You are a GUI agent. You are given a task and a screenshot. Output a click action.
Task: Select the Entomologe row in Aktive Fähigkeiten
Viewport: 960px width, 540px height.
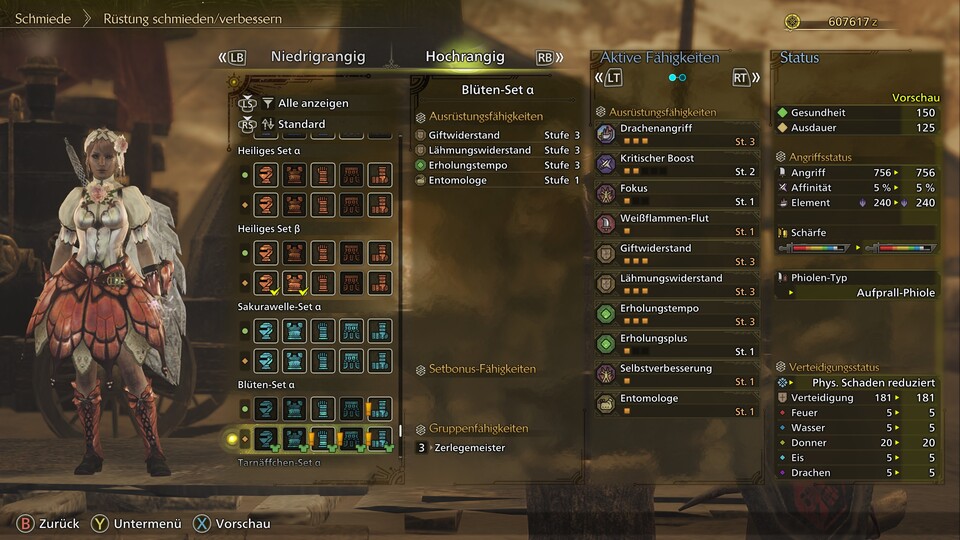tap(677, 403)
